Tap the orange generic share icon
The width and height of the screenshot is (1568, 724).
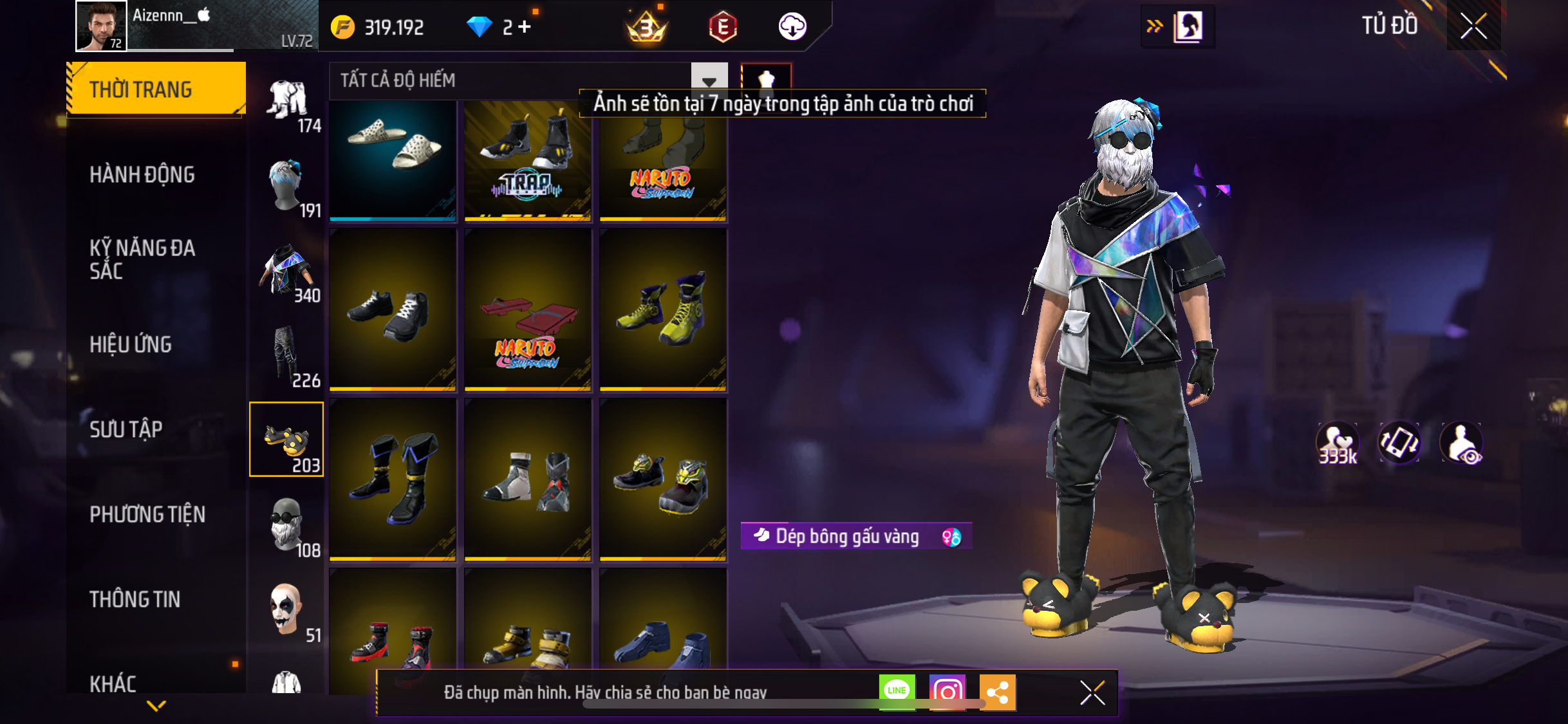coord(997,692)
